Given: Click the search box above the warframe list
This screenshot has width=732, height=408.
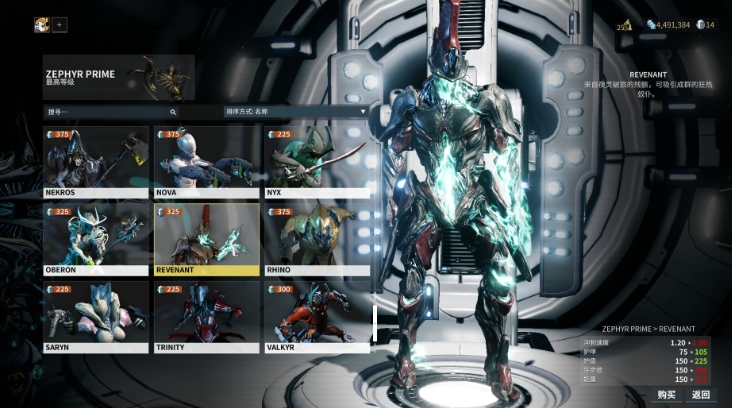Looking at the screenshot, I should [111, 112].
